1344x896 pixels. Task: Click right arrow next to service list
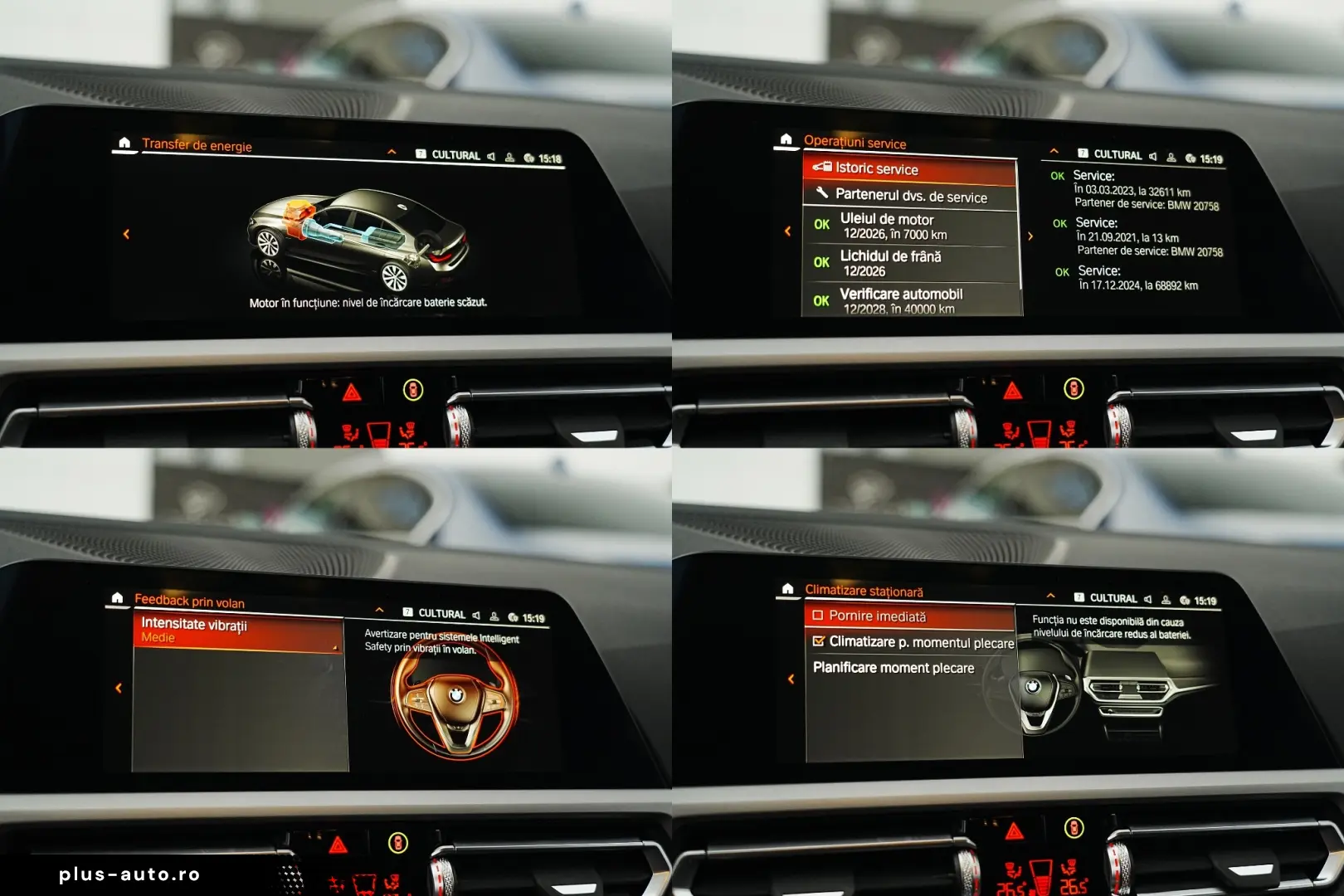pos(1030,236)
